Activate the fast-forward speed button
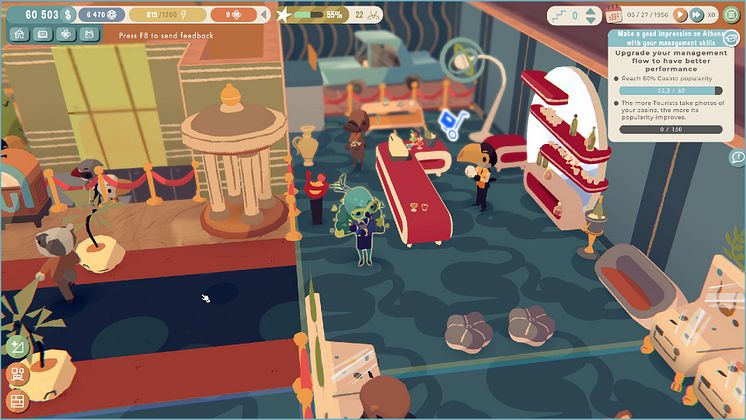 tap(694, 15)
